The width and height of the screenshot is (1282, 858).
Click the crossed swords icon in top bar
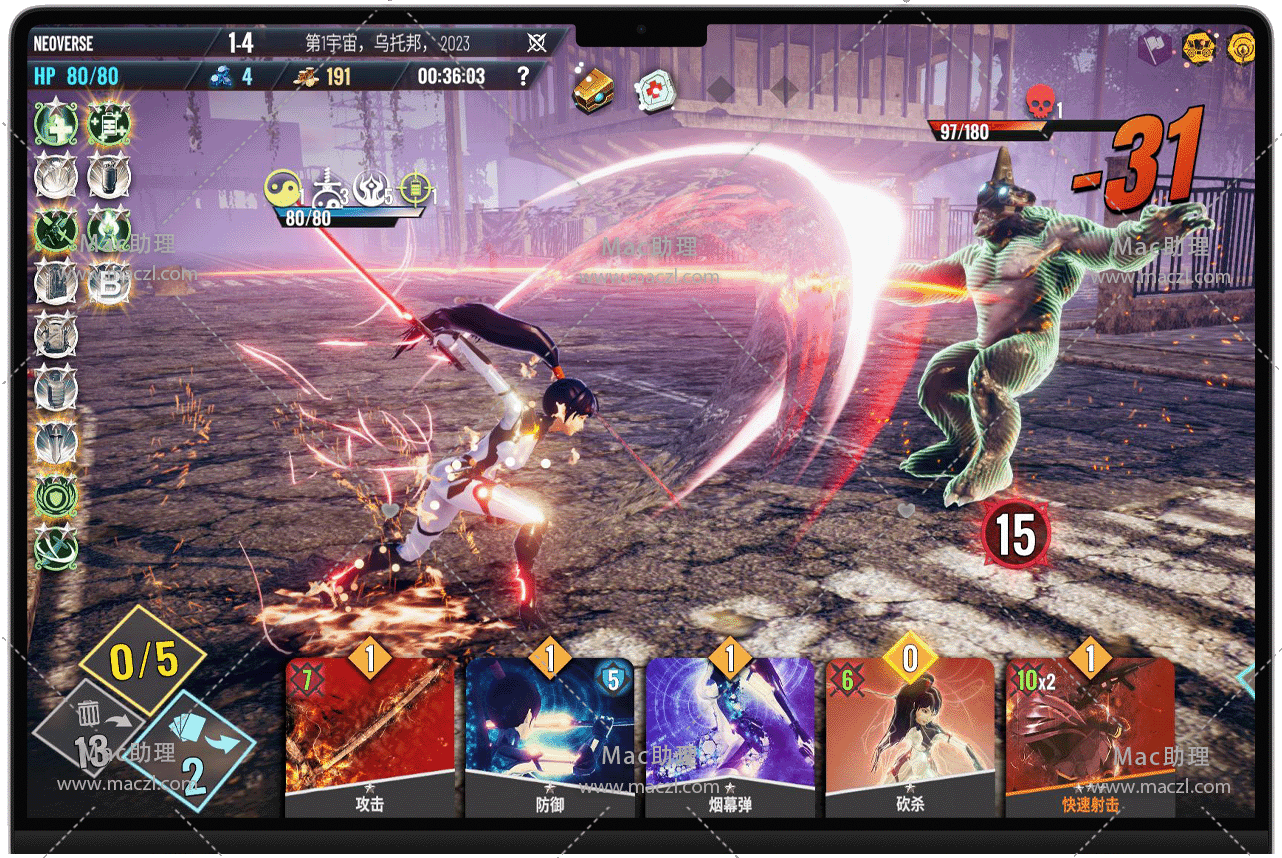click(x=537, y=43)
